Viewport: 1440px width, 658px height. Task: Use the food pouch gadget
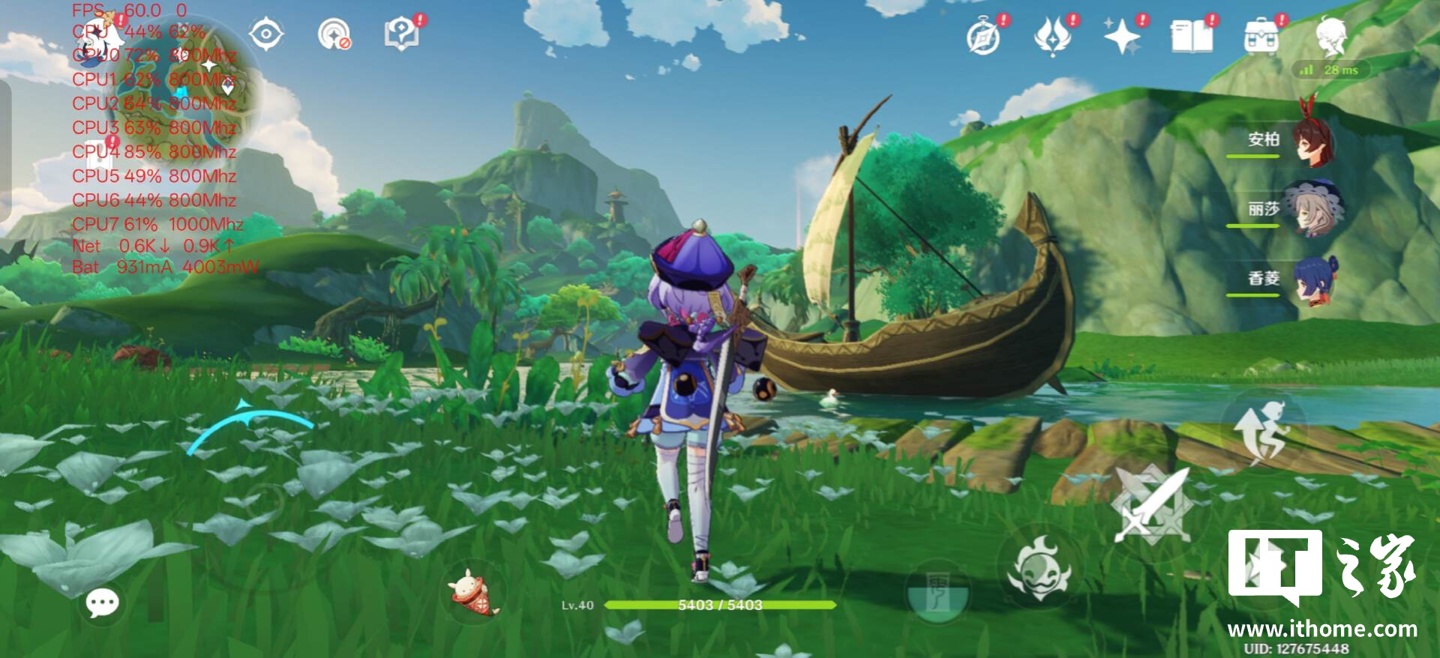click(474, 592)
